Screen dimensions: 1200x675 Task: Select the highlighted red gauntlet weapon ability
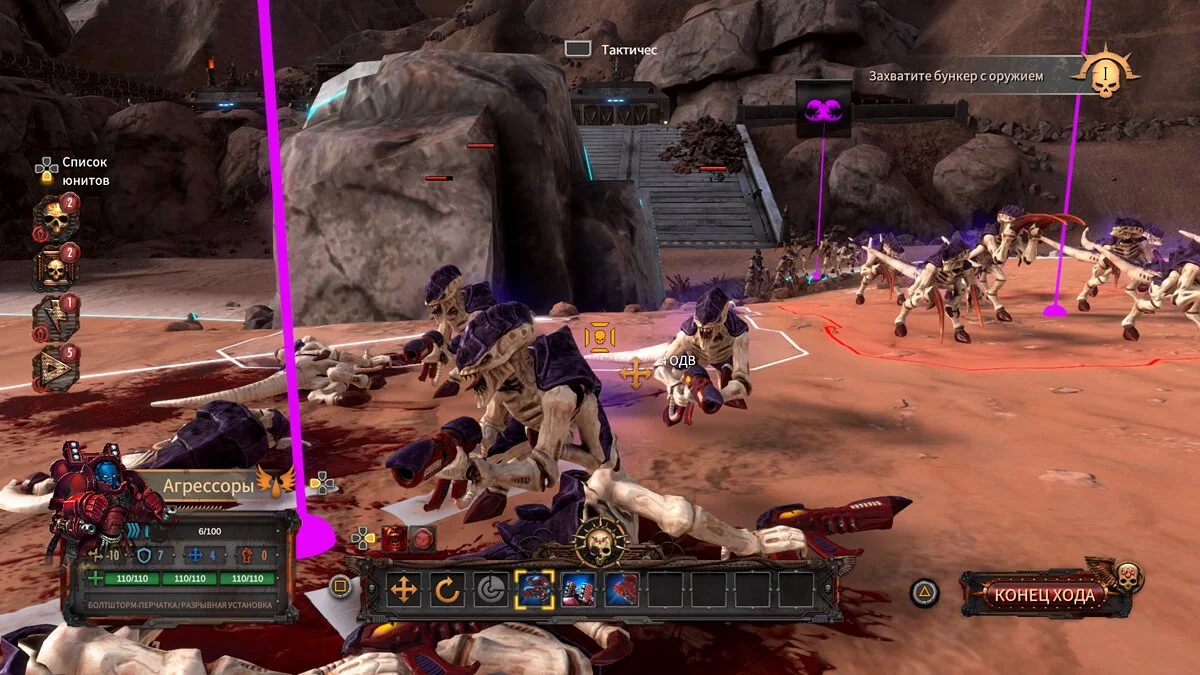534,590
